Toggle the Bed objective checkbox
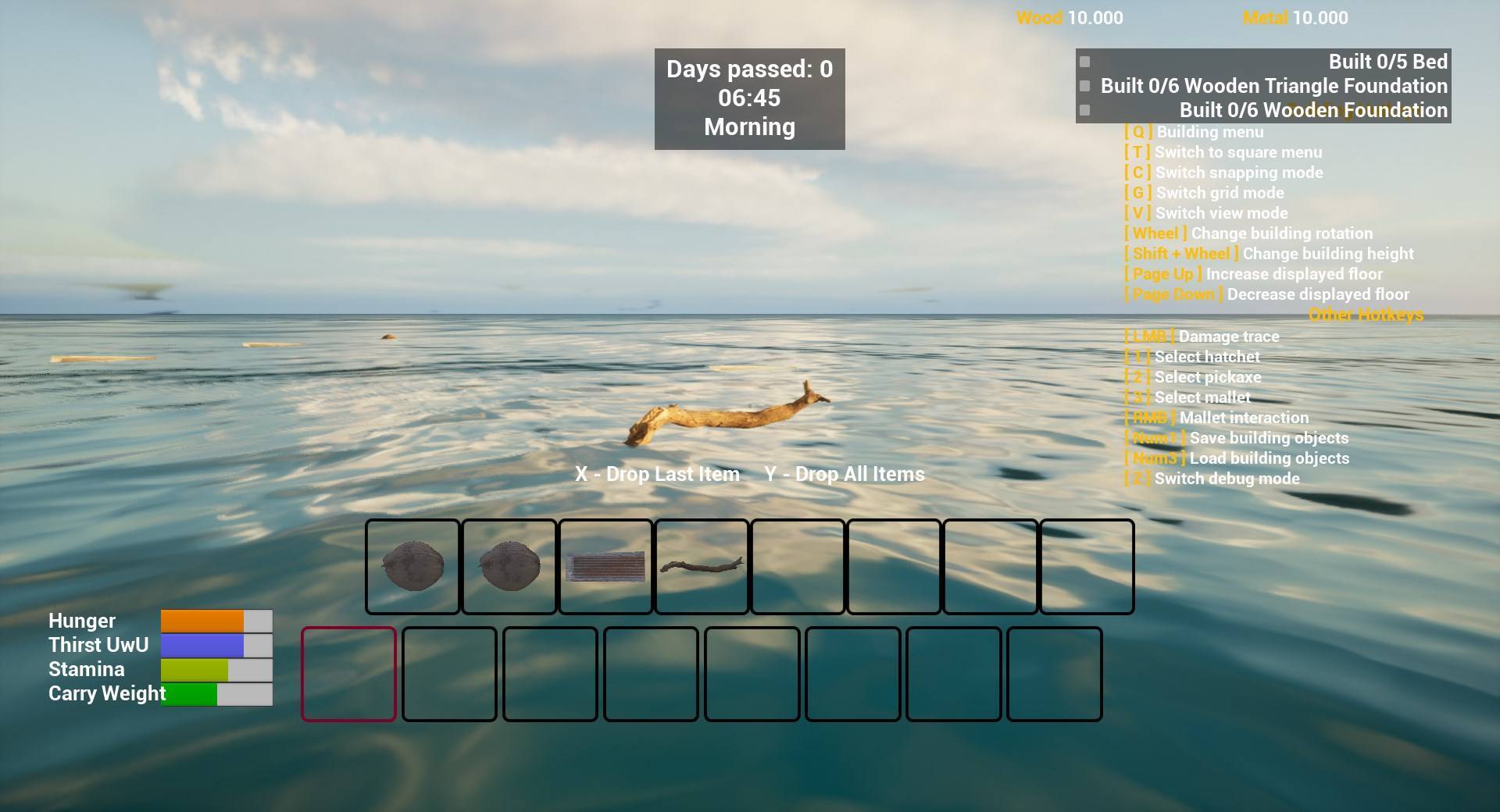Screen dimensions: 1500x812 [x=1084, y=62]
